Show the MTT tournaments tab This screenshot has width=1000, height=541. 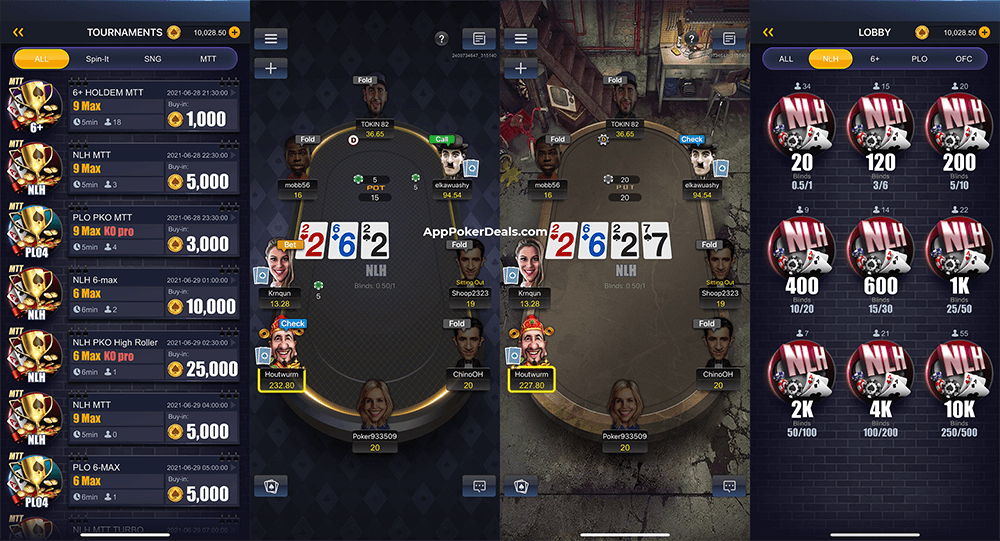(x=208, y=59)
